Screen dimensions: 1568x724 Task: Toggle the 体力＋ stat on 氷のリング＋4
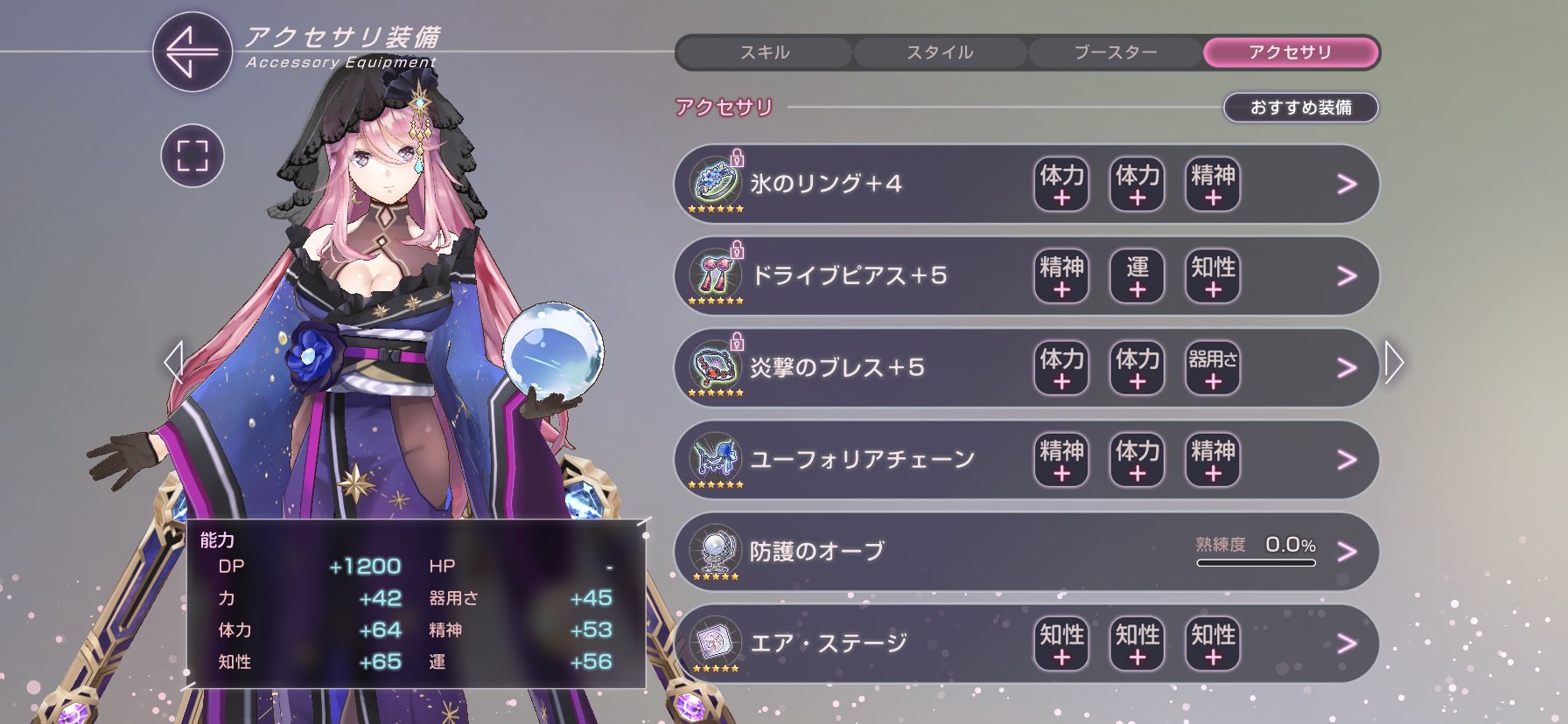tap(1060, 184)
